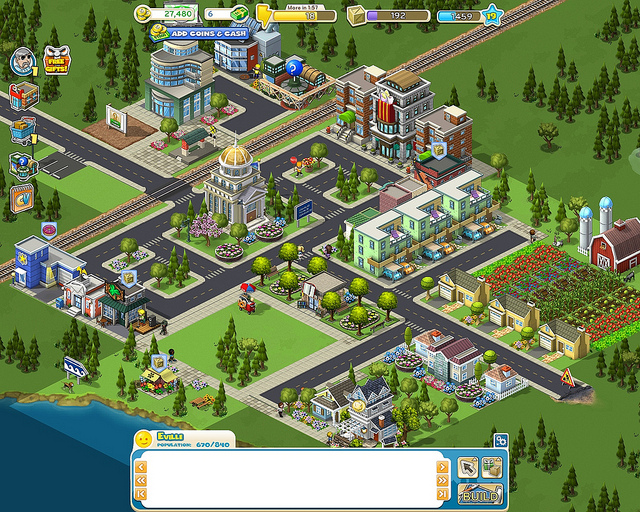Claim the Free Gifts icon
640x512 pixels.
click(x=56, y=63)
